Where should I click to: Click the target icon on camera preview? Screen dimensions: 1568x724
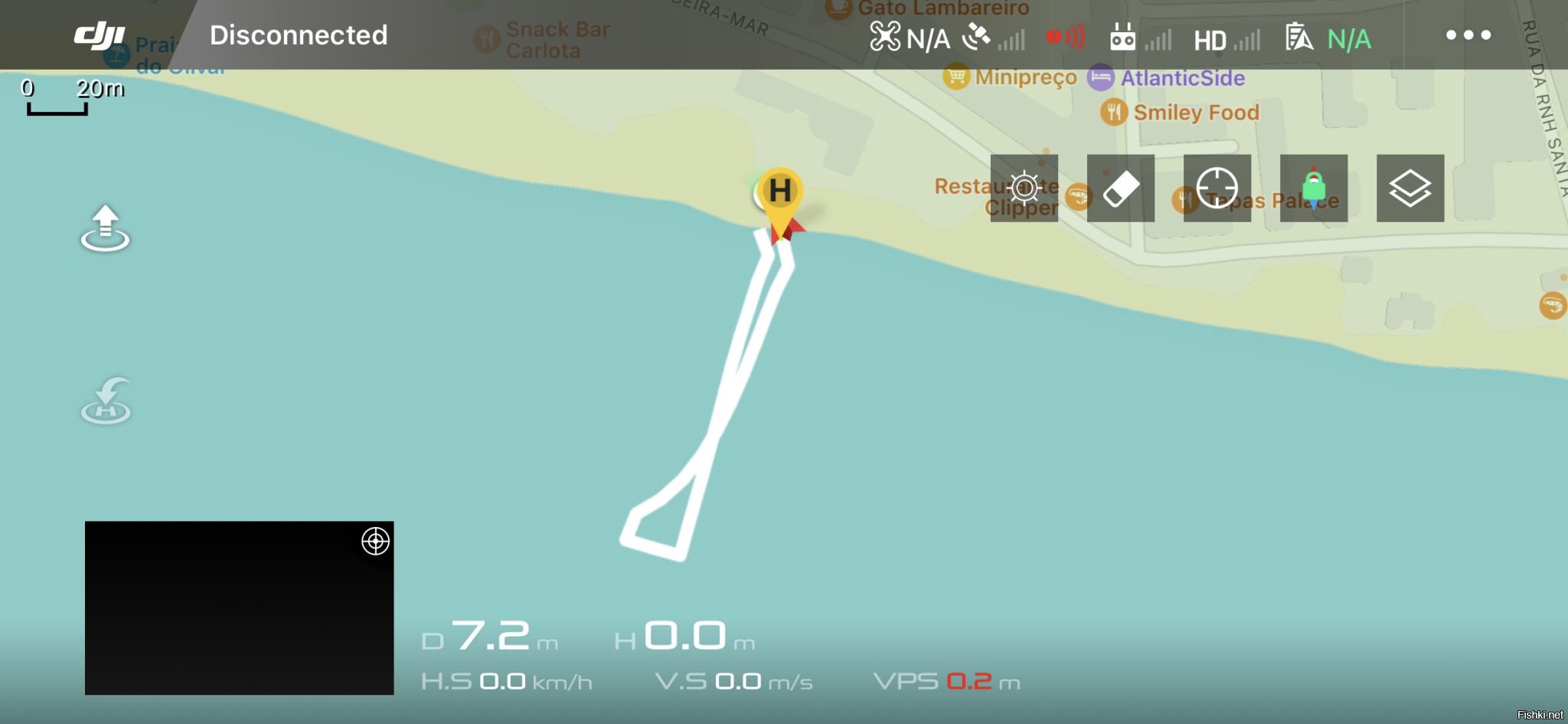pyautogui.click(x=375, y=542)
